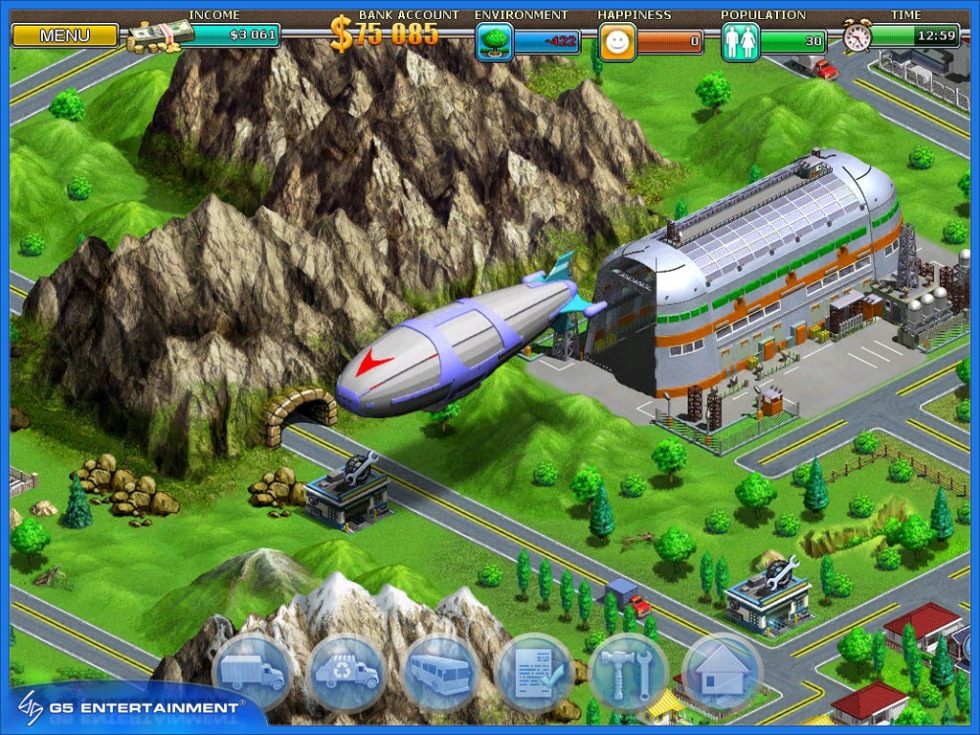Click the environment tree icon
The width and height of the screenshot is (980, 735).
pos(494,42)
